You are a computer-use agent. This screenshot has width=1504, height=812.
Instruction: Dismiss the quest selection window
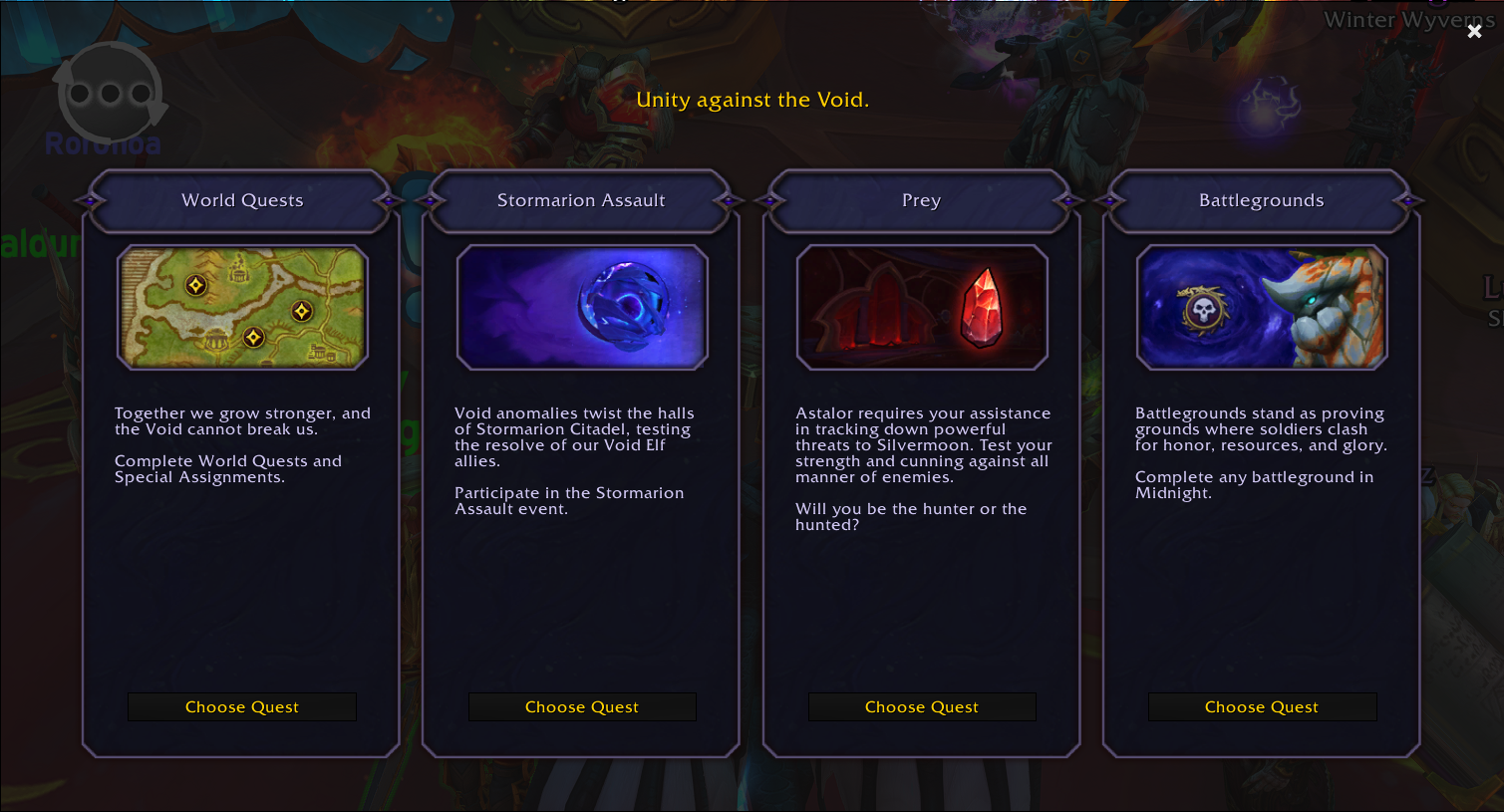tap(1474, 31)
